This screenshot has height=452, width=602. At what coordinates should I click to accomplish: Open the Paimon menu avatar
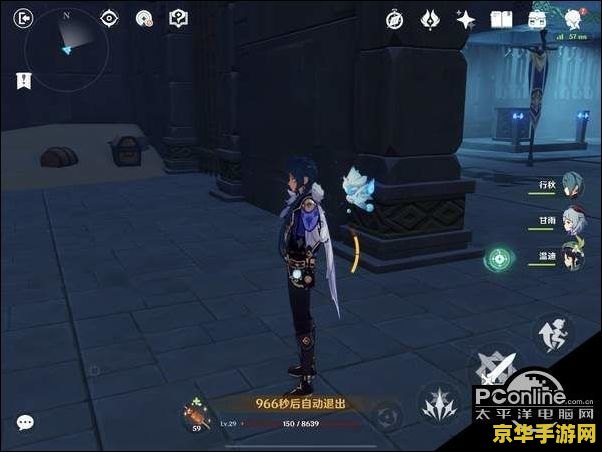(x=573, y=18)
